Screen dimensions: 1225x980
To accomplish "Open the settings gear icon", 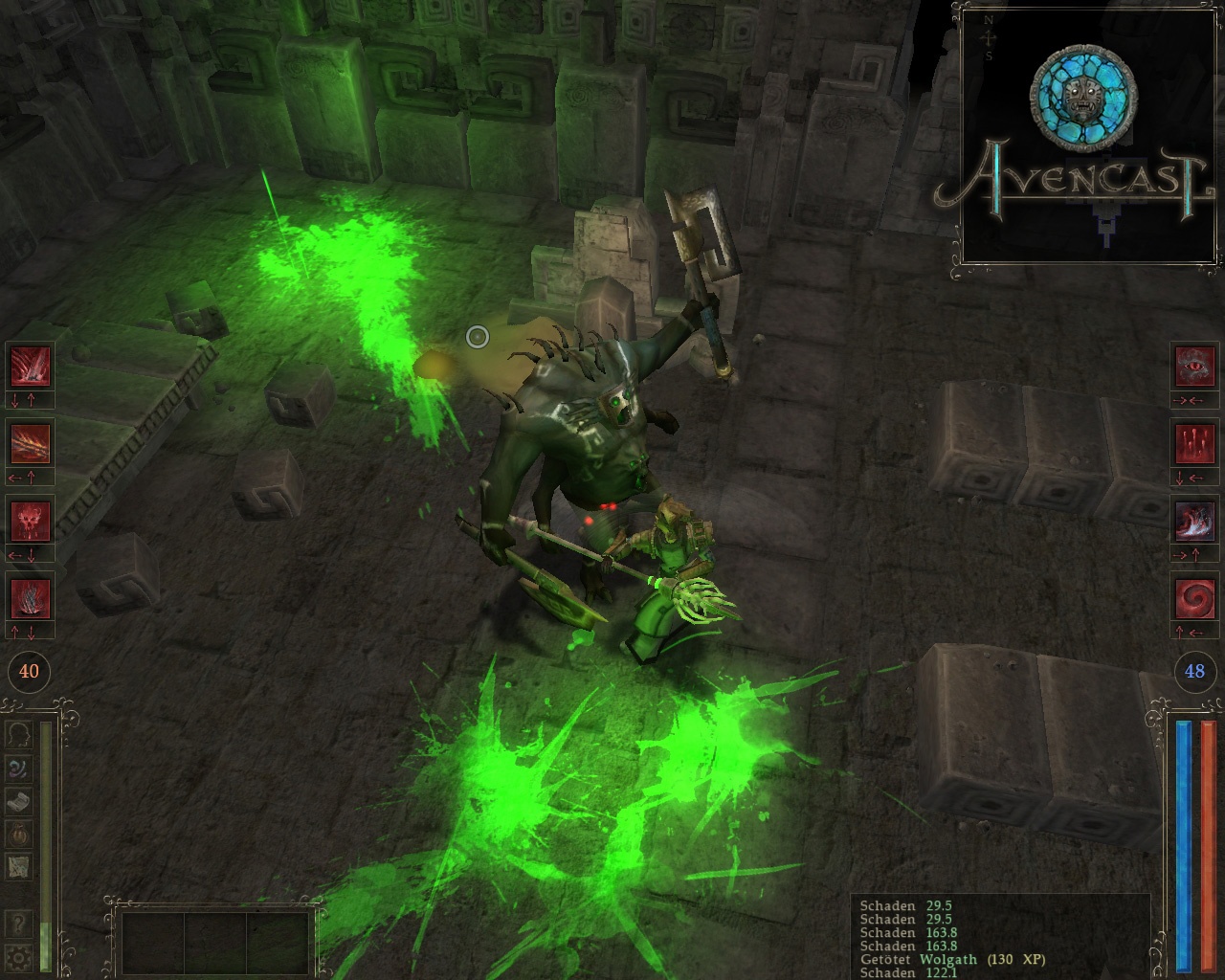I will coord(17,955).
